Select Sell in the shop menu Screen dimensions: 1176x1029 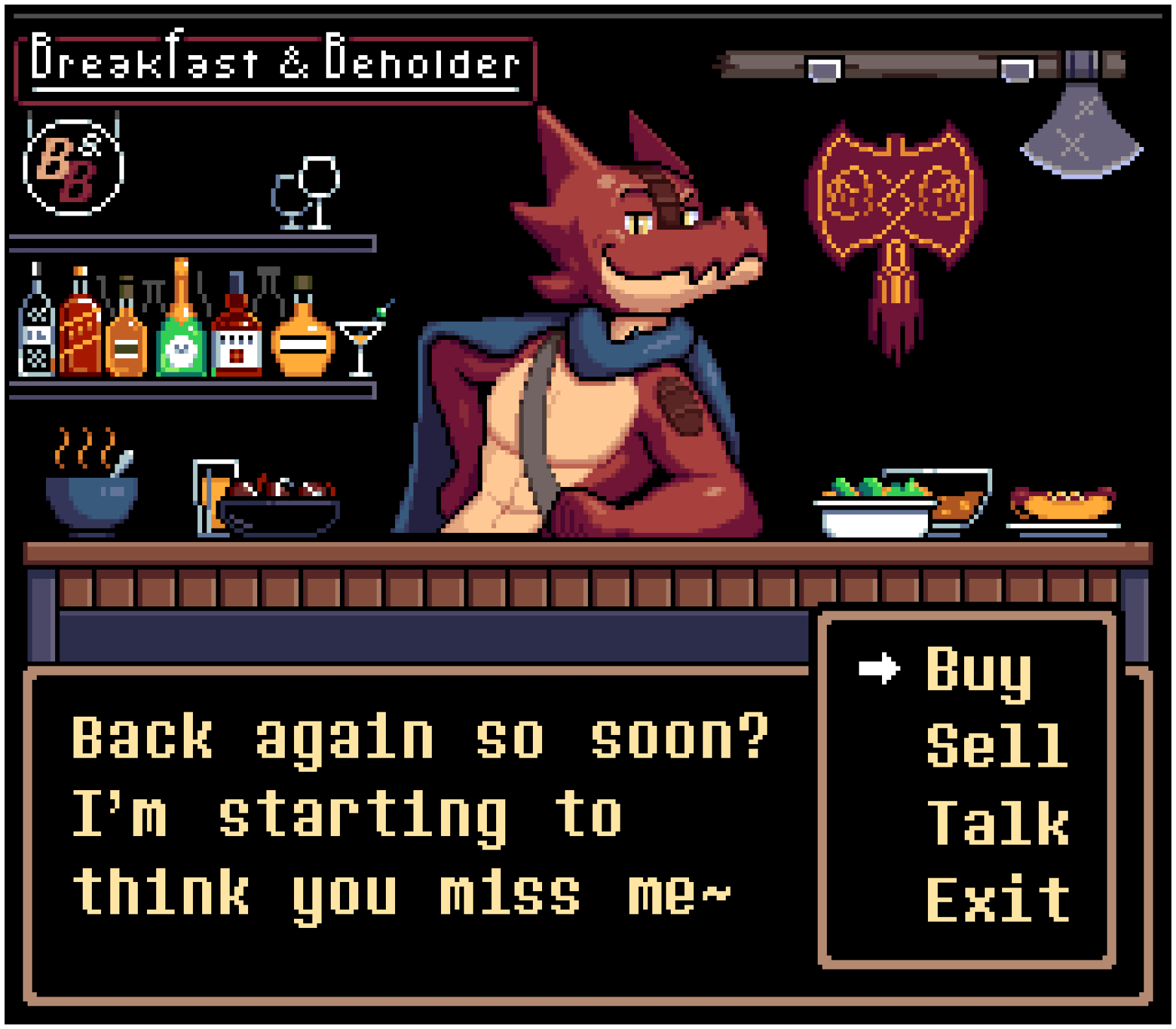(997, 745)
